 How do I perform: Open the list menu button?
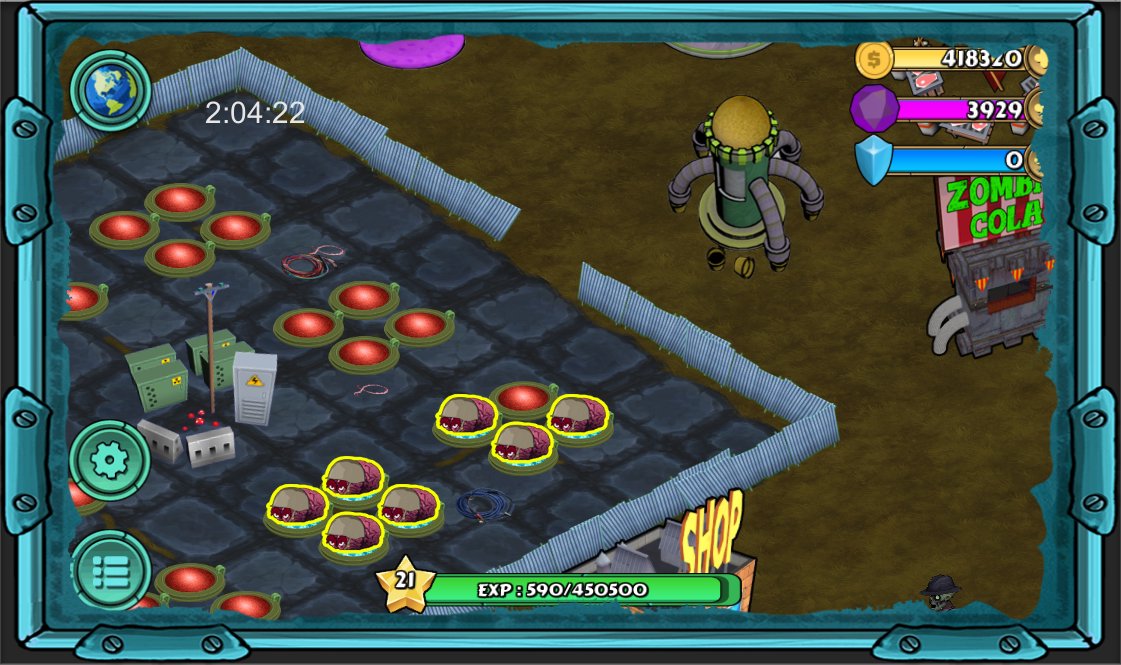[110, 570]
